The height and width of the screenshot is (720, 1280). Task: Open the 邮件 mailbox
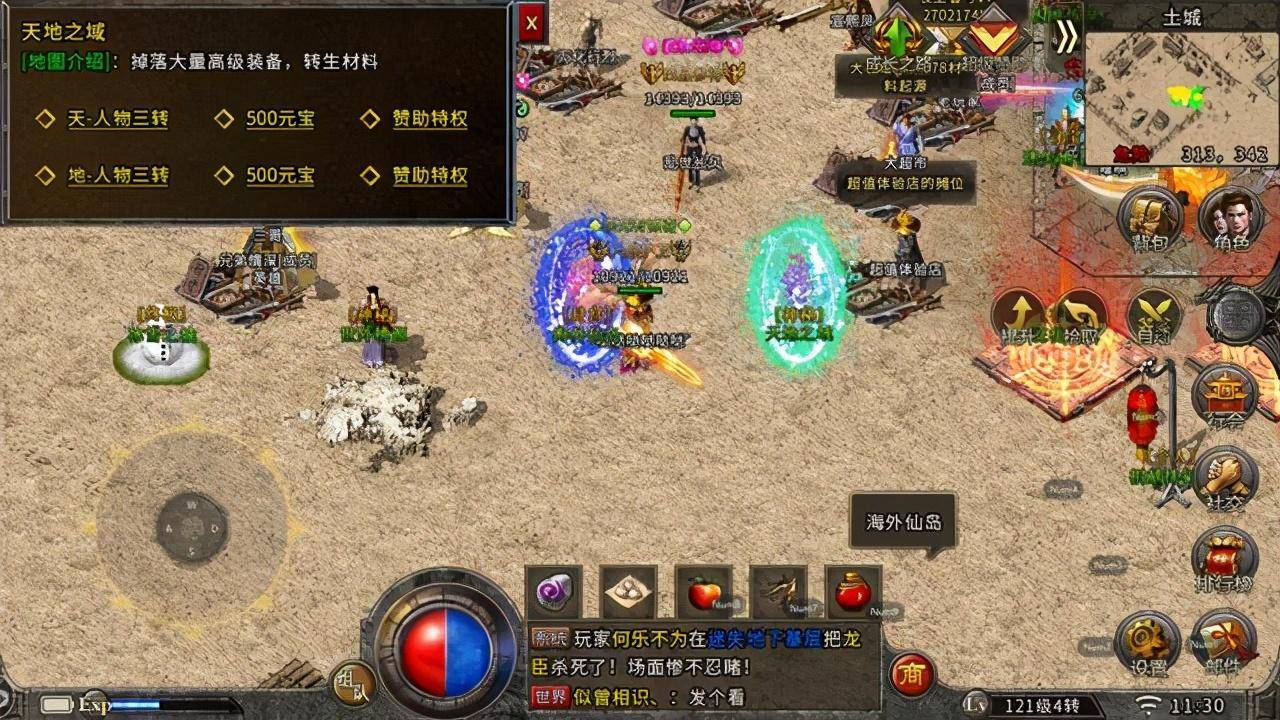[x=1225, y=643]
